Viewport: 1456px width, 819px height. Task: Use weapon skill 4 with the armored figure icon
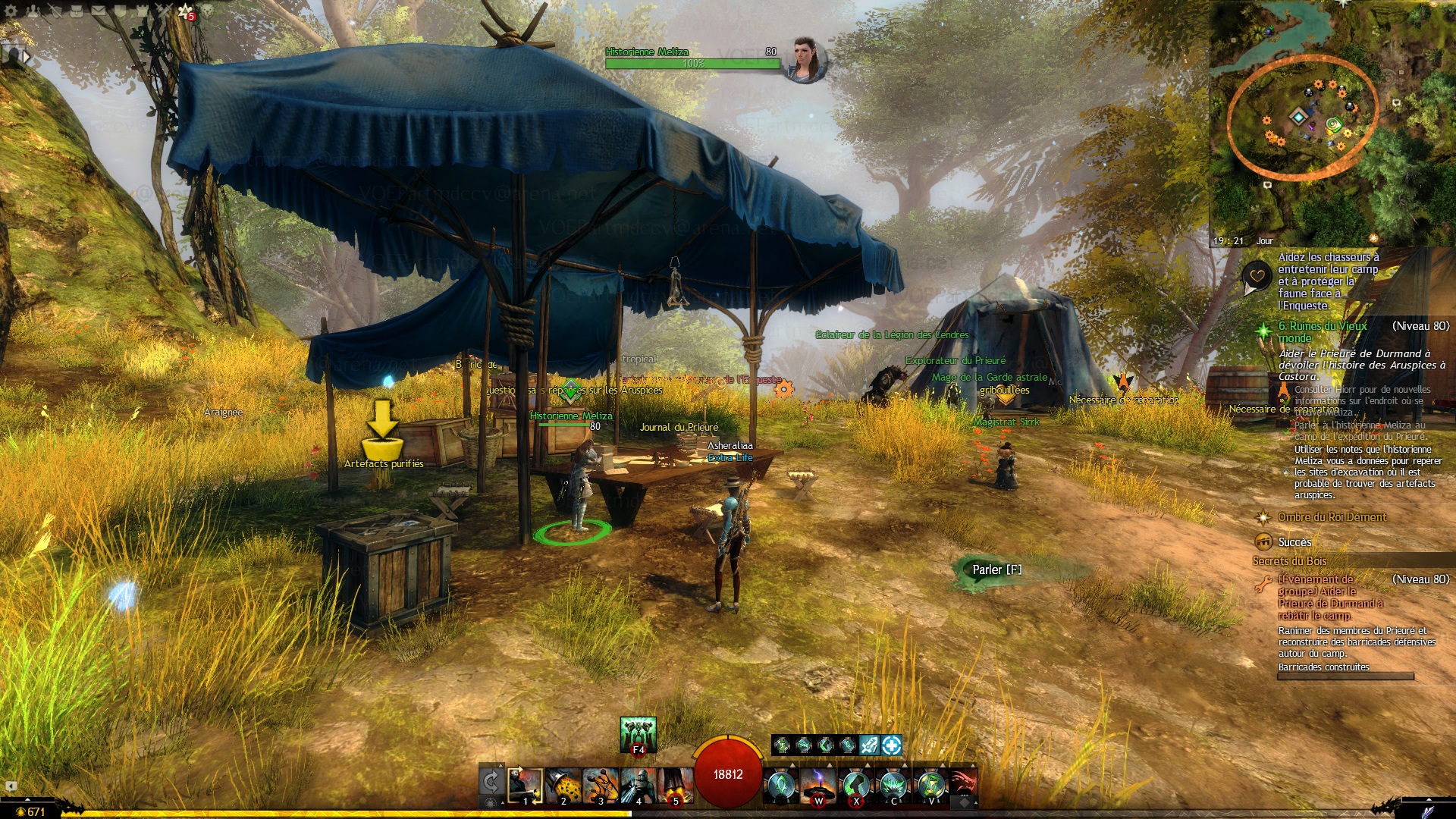click(638, 785)
